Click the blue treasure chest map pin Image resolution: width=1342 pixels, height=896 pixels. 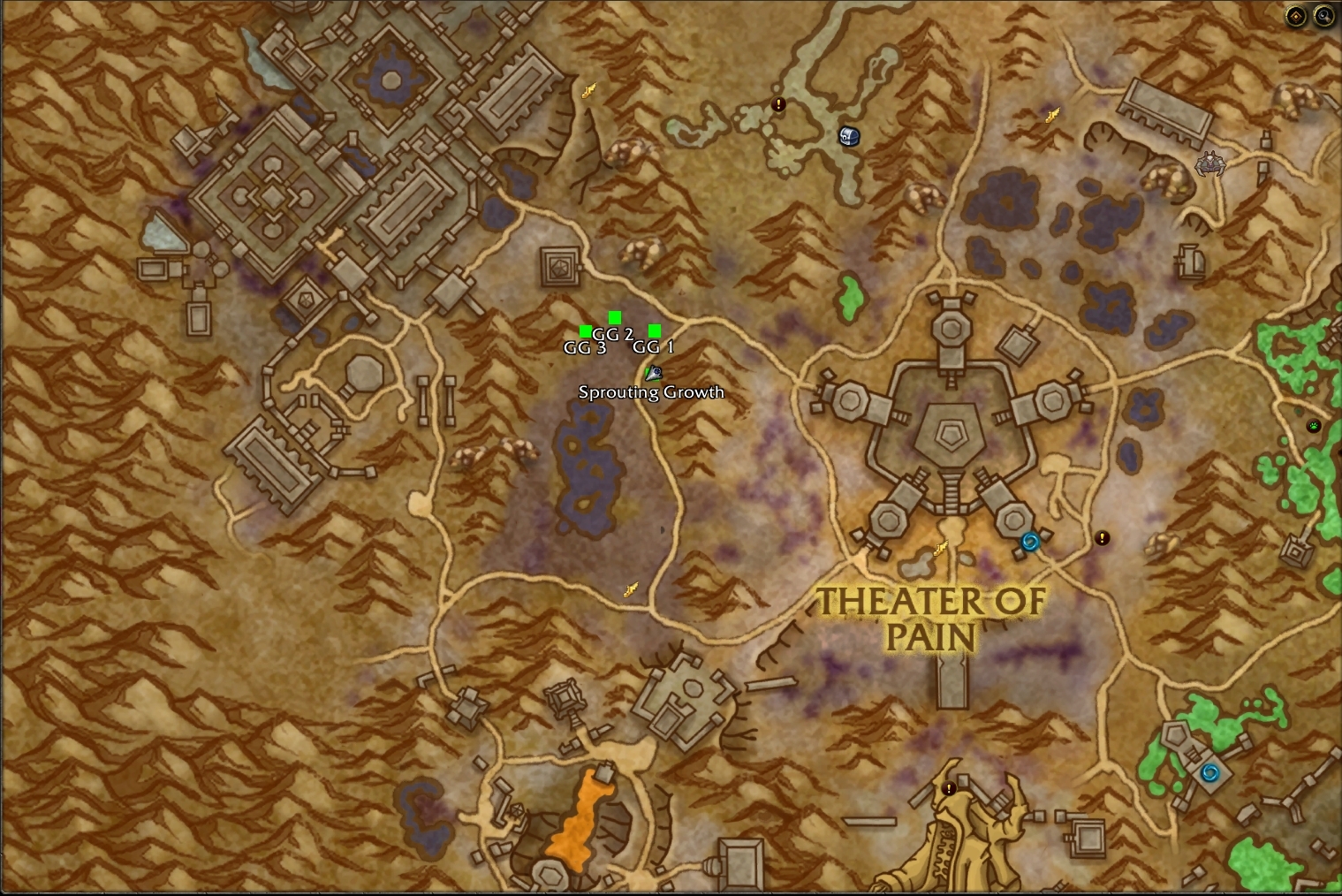(847, 135)
